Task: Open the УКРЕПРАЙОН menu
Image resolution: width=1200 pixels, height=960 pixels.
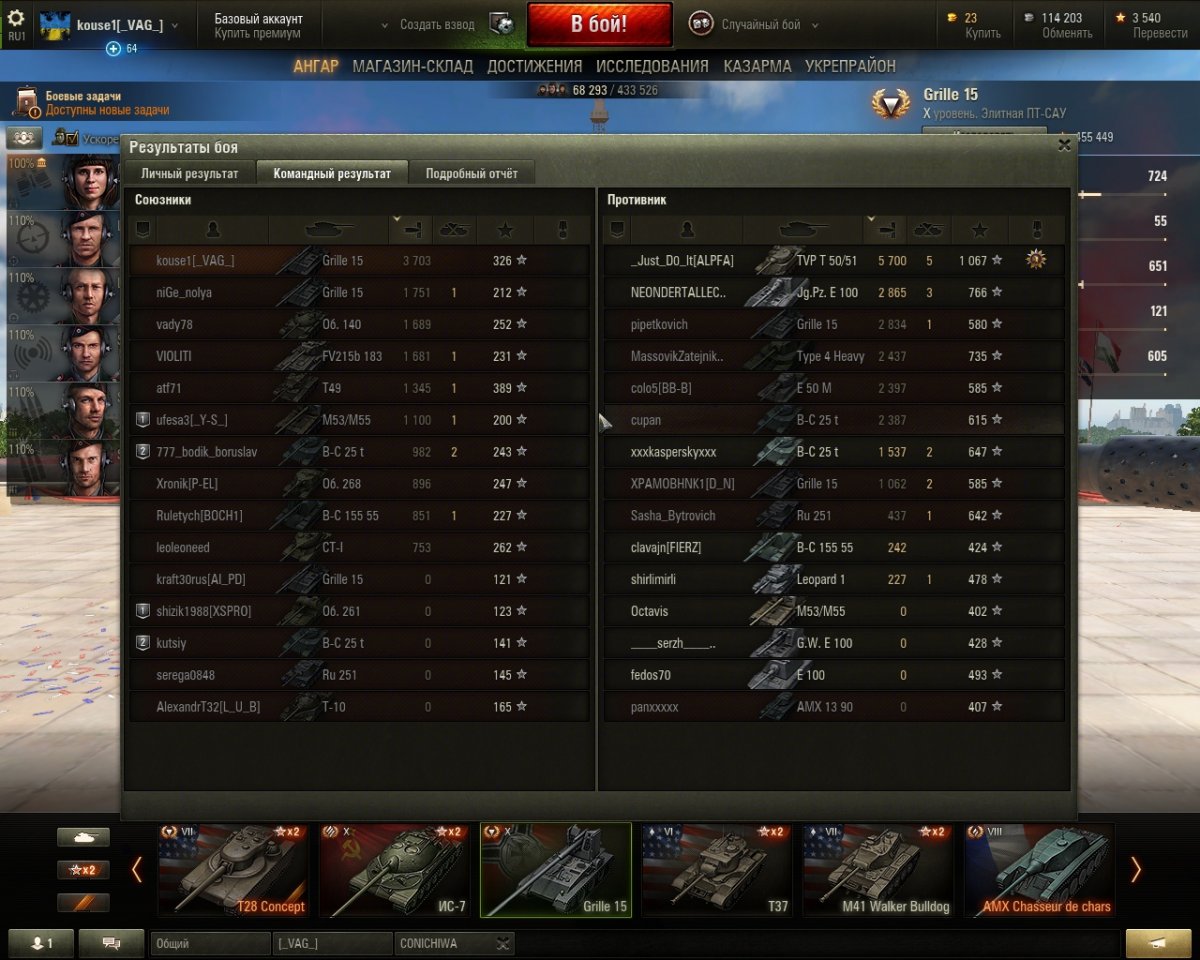Action: 850,66
